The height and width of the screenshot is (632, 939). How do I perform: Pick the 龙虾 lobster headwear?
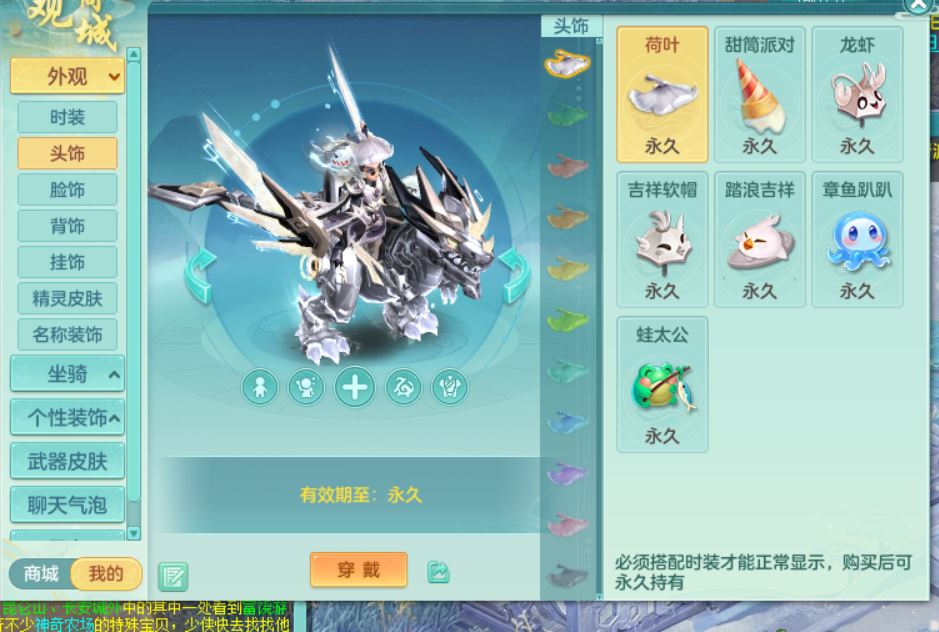(x=857, y=96)
